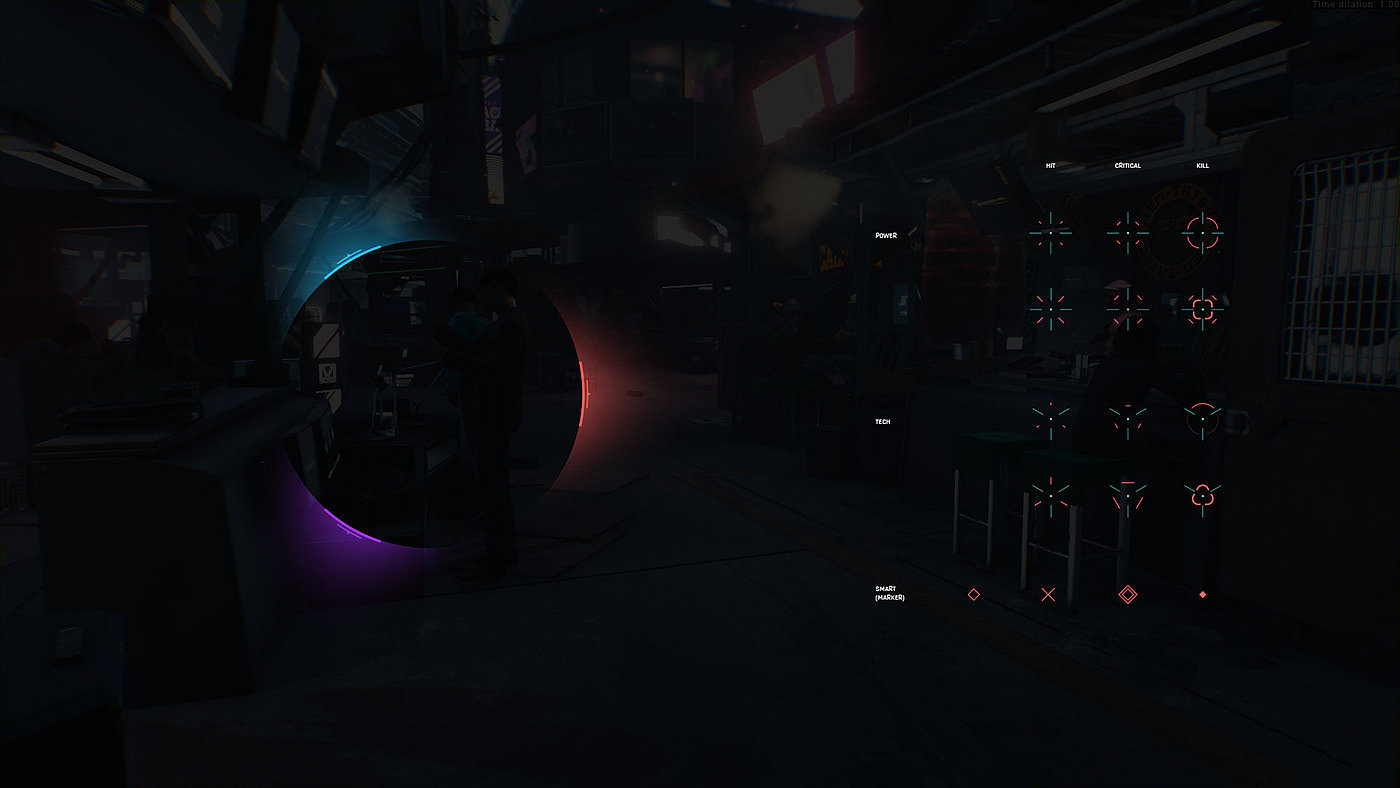Select the kill crosshair with rounded red arcs
The height and width of the screenshot is (788, 1400).
pos(1202,233)
